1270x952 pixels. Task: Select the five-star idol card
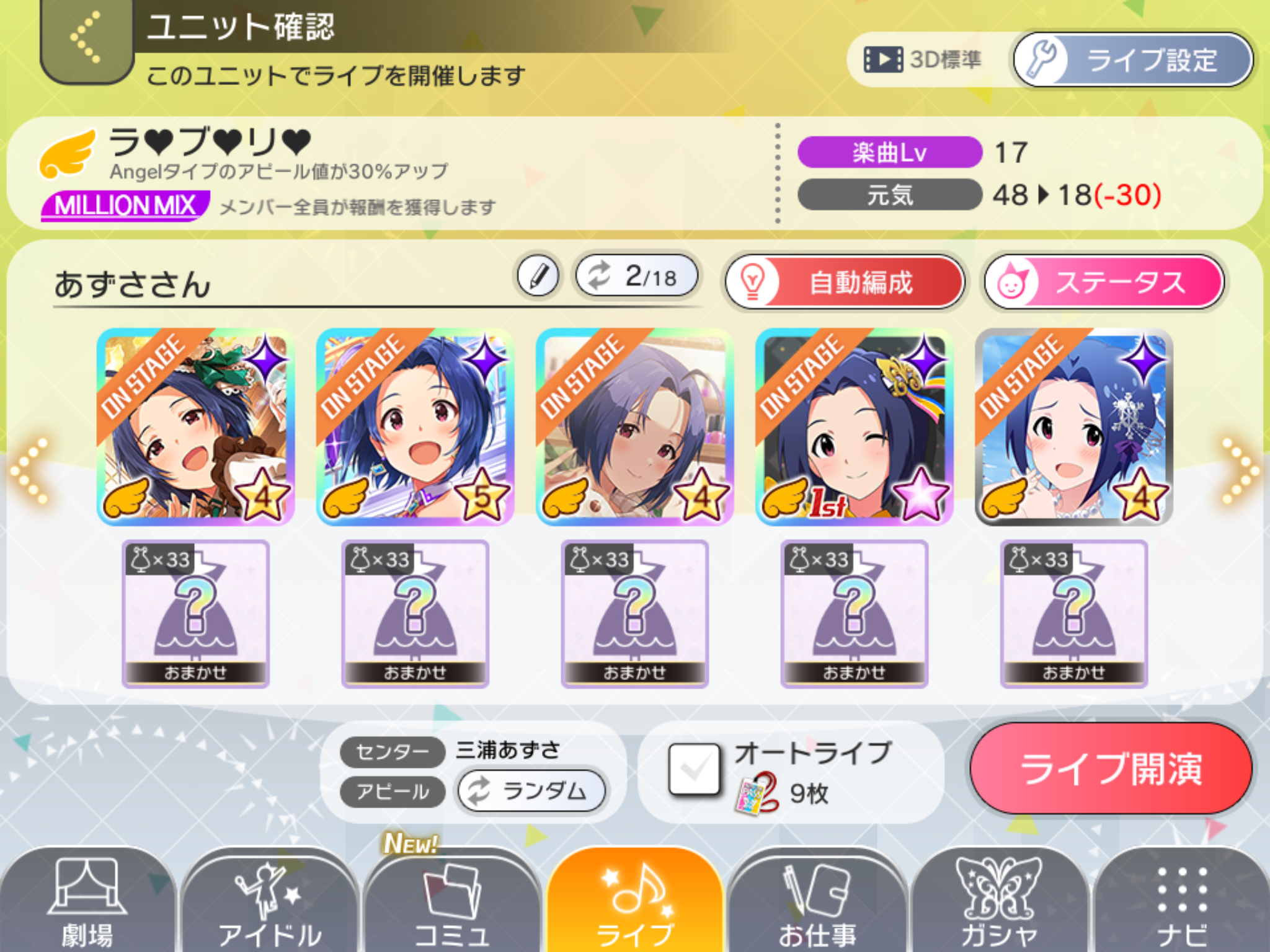point(415,427)
